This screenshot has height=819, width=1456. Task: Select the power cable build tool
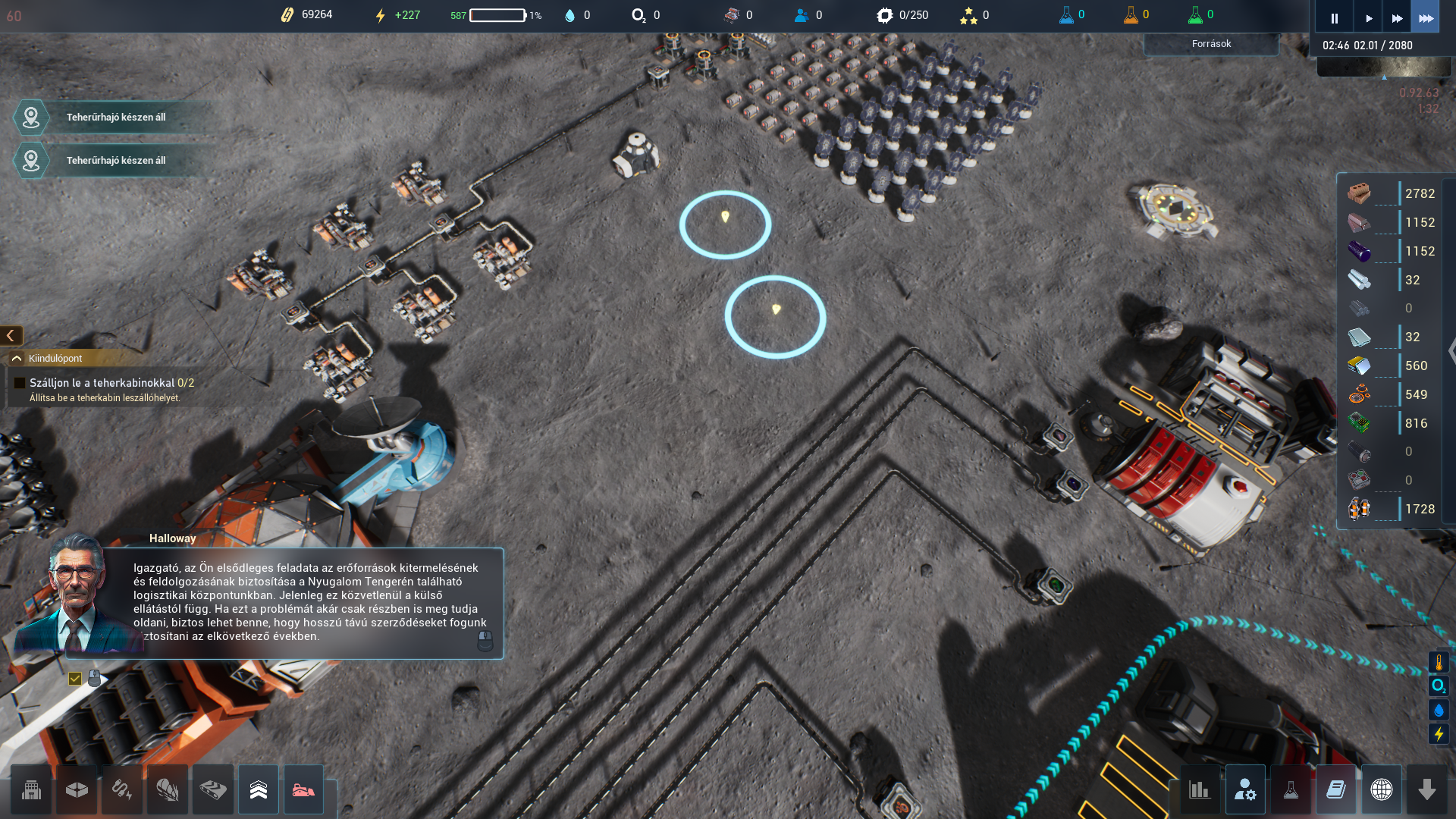122,790
